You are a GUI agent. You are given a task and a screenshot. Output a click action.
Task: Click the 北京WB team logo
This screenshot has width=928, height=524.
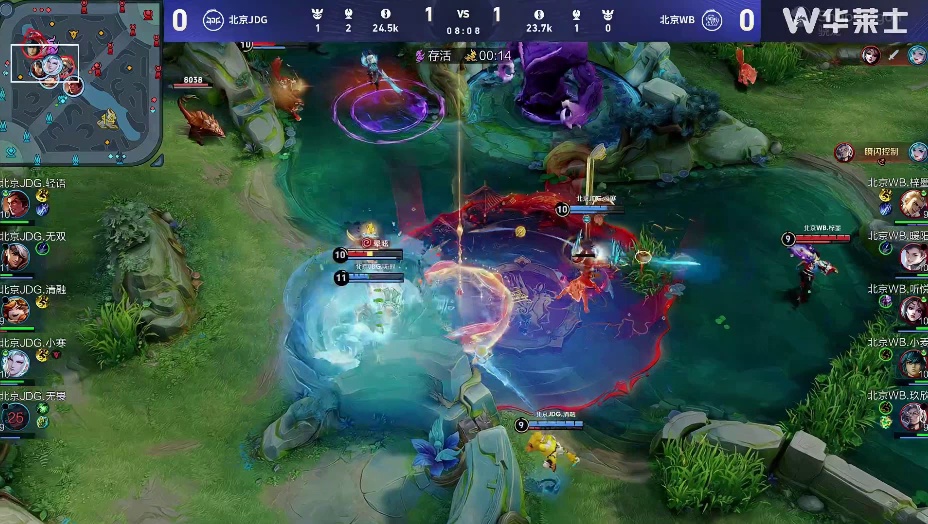[x=712, y=19]
